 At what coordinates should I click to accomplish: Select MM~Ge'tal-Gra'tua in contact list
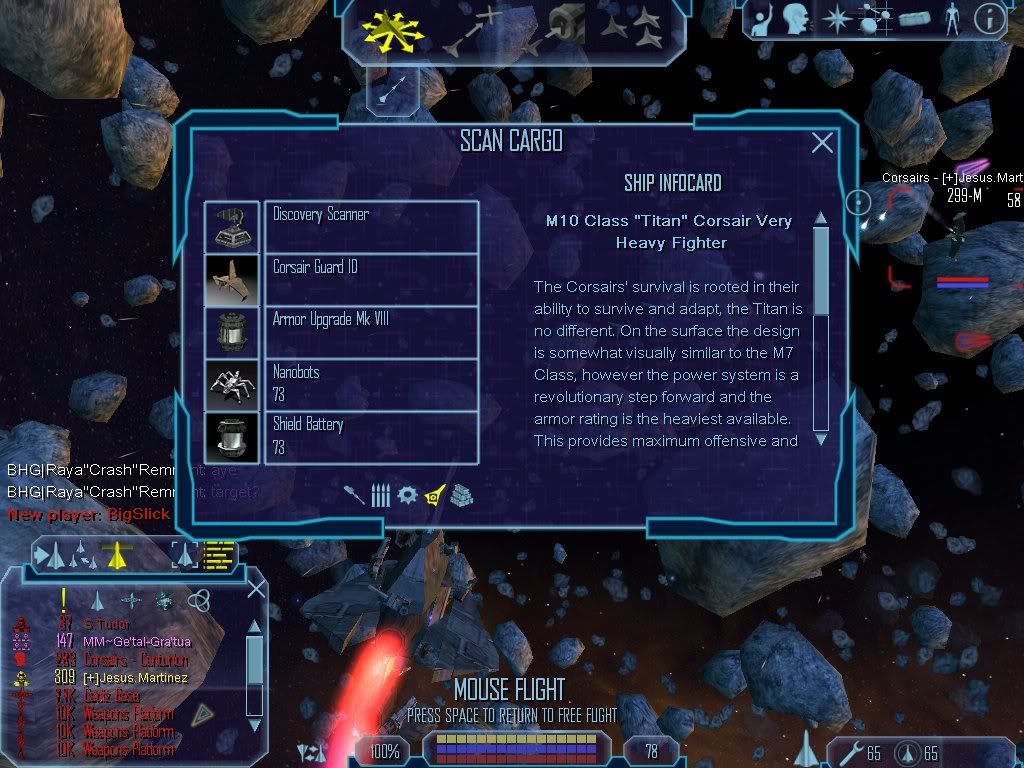[138, 641]
